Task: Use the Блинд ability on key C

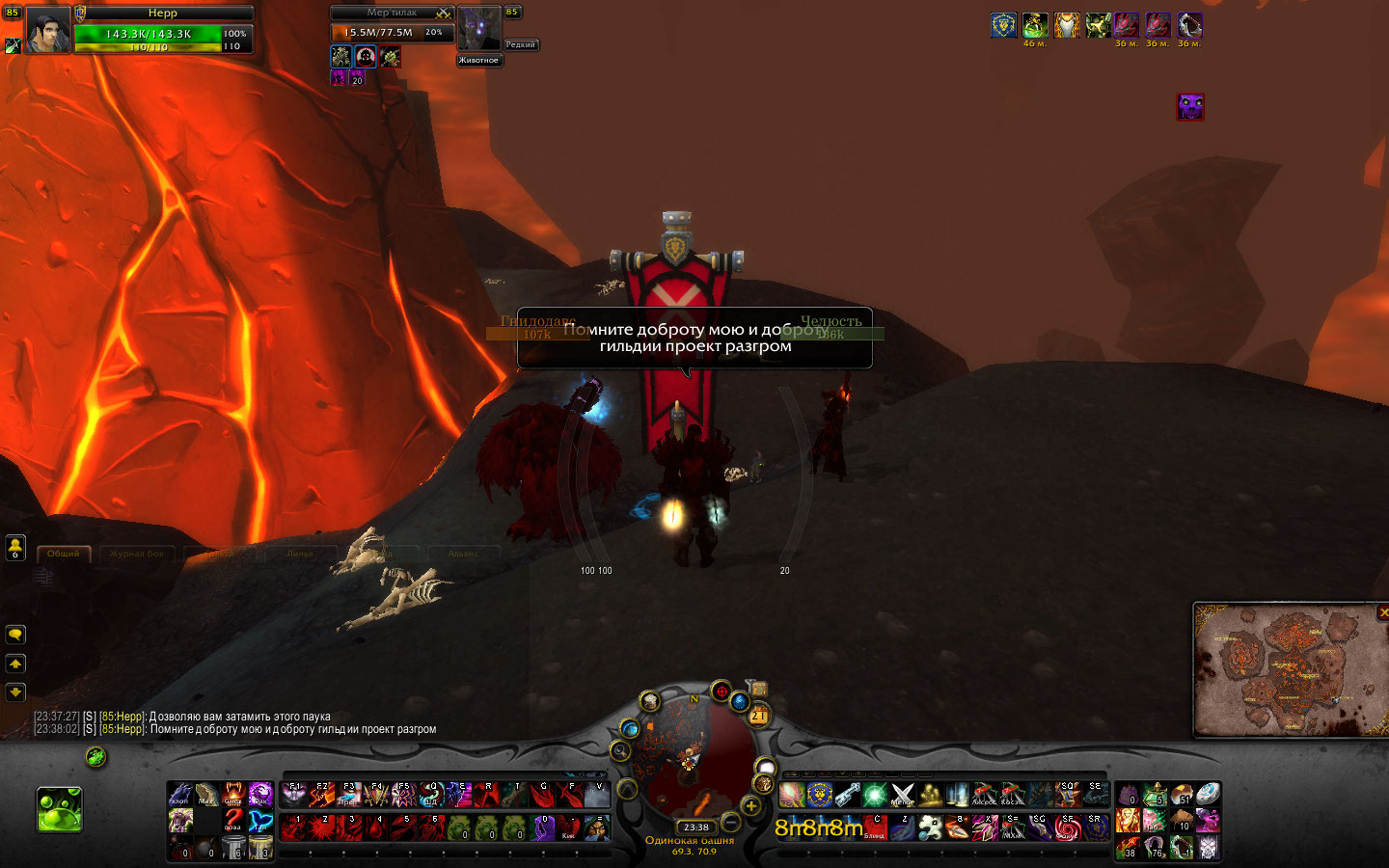Action: 875,827
